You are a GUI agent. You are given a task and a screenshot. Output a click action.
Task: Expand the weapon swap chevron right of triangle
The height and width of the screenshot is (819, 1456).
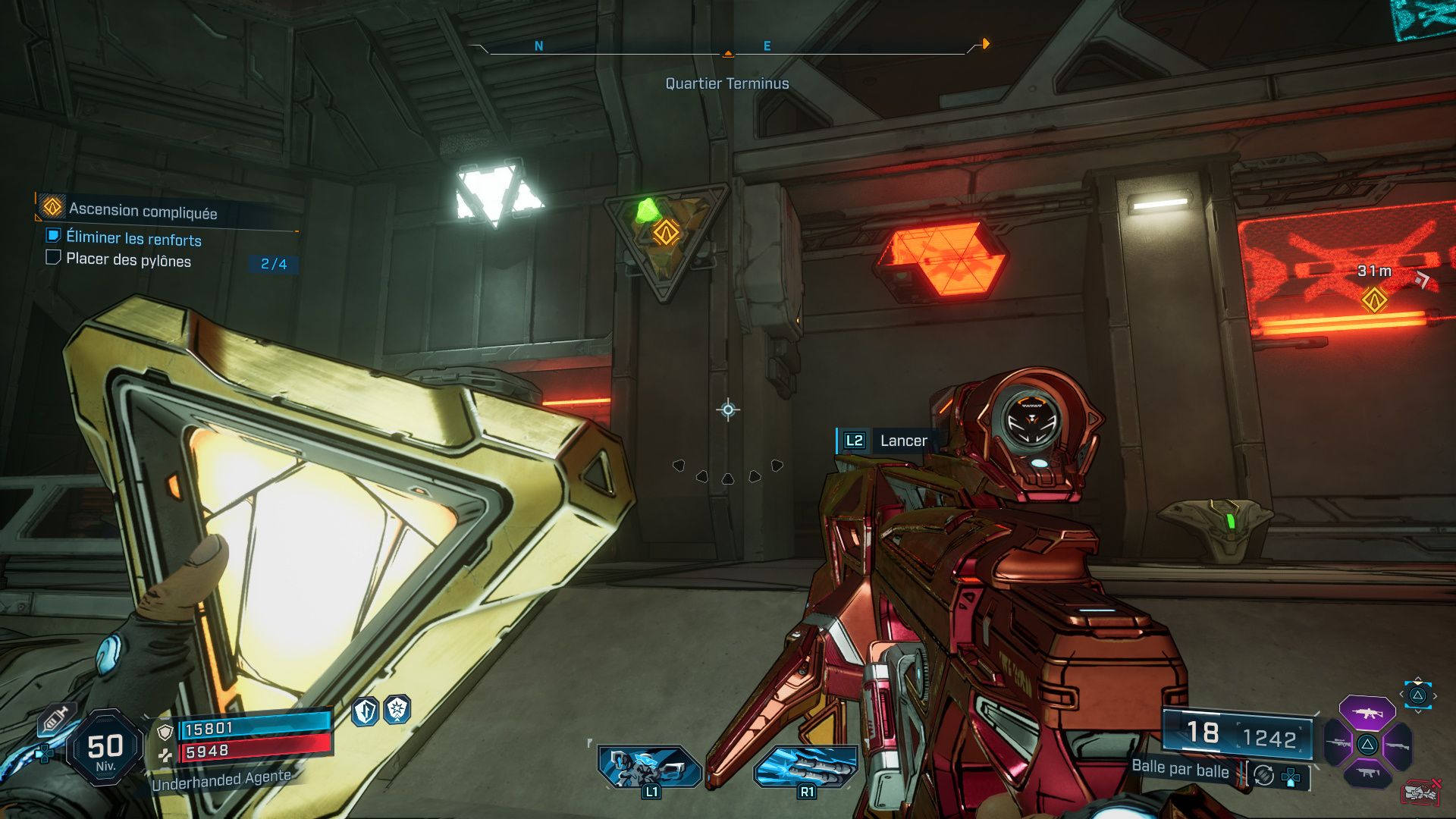(x=1435, y=695)
